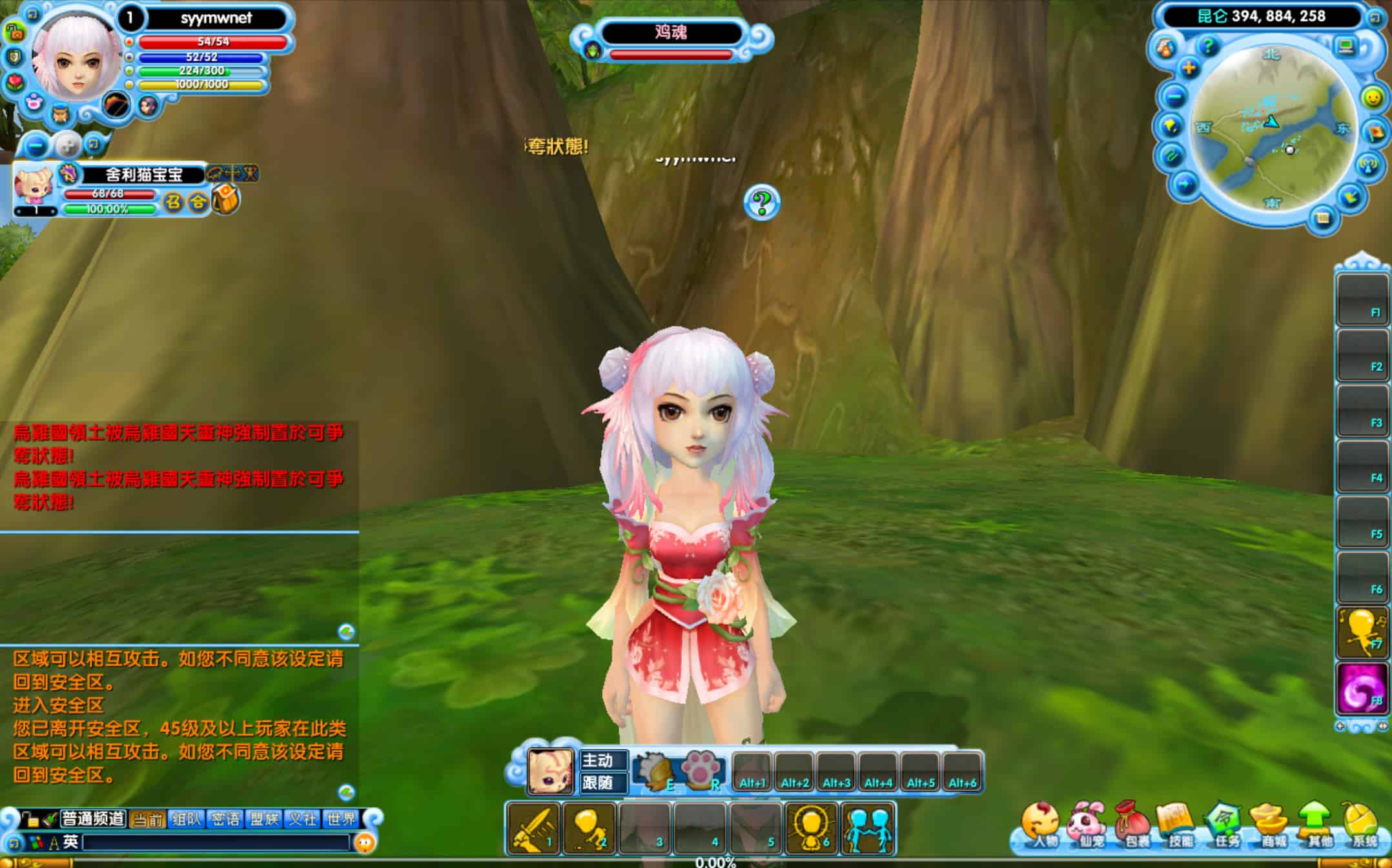Open the 系统 system menu
The image size is (1392, 868).
1363,825
